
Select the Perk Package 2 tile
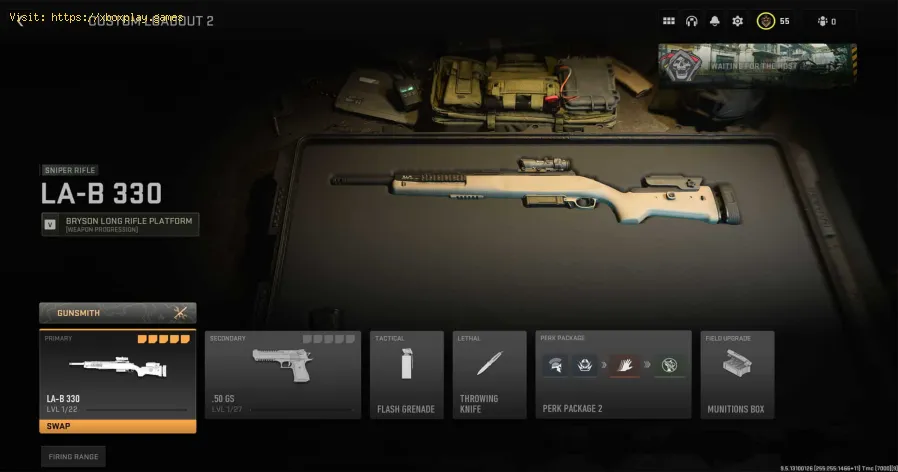pyautogui.click(x=613, y=375)
